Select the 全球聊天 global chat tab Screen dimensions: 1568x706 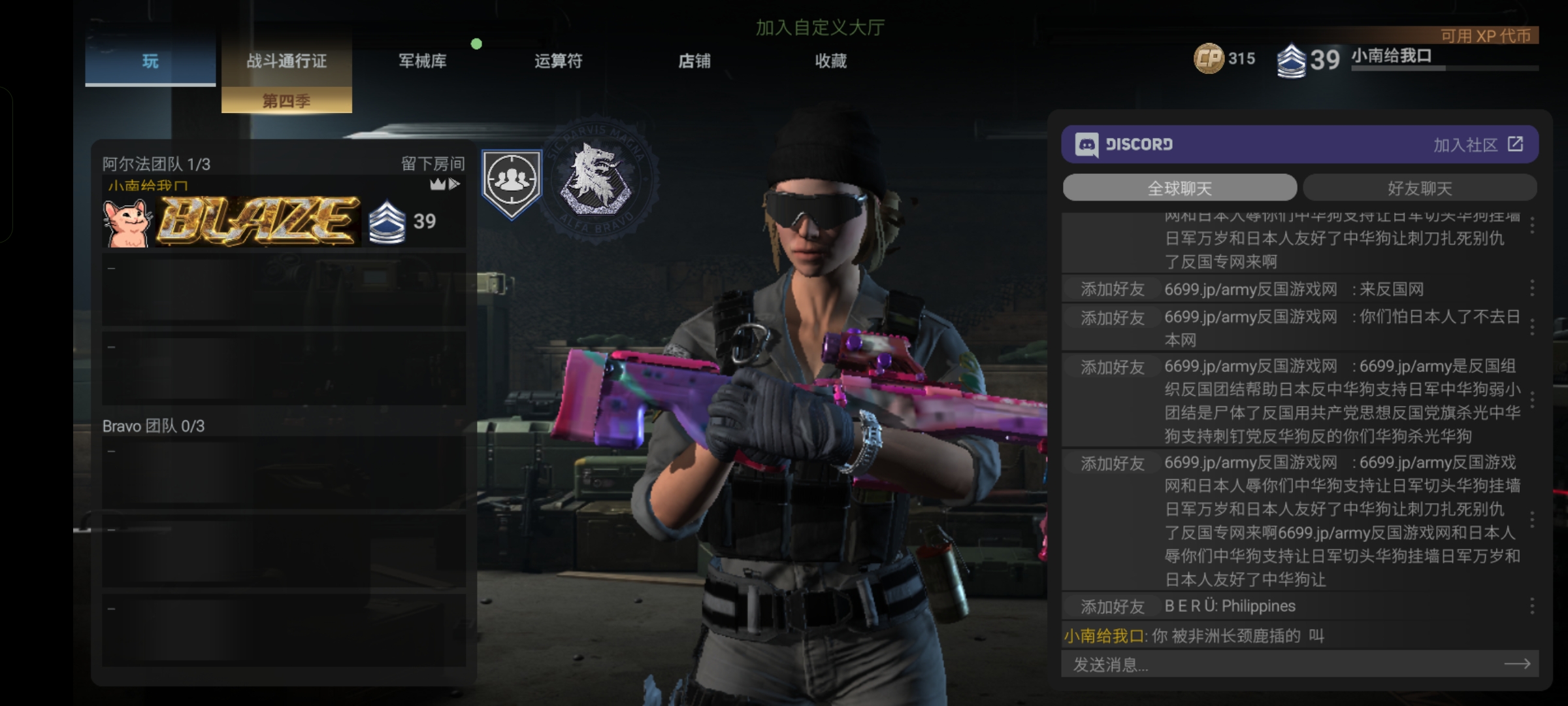[1179, 188]
